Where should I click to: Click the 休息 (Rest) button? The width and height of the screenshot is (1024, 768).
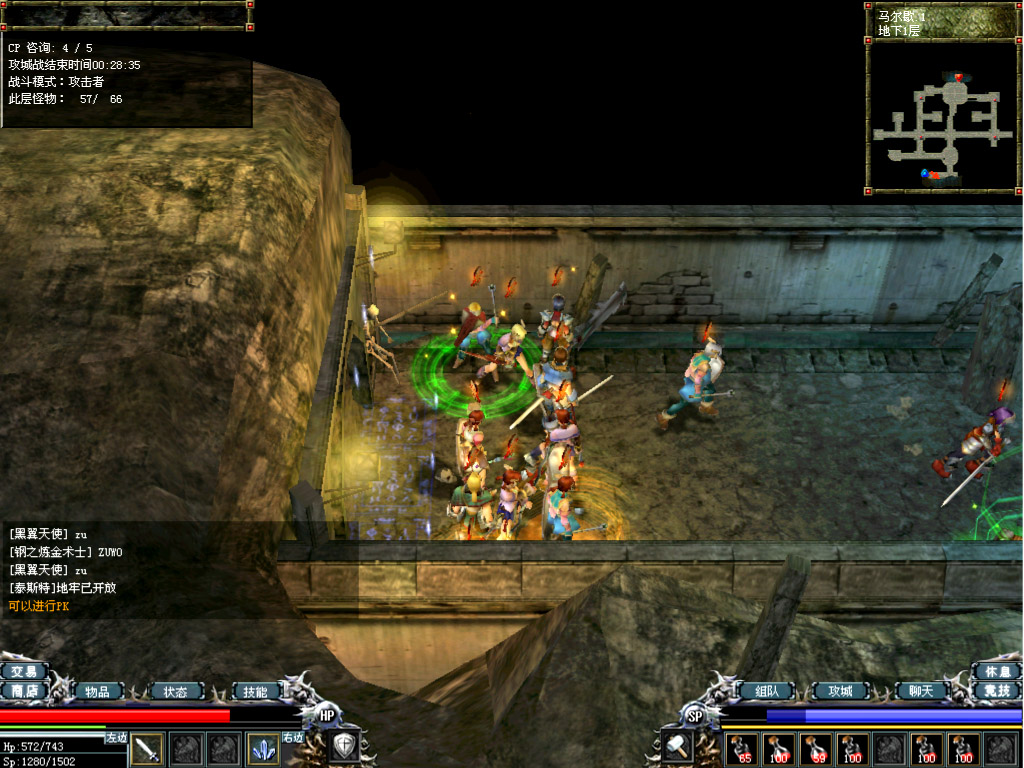click(997, 672)
